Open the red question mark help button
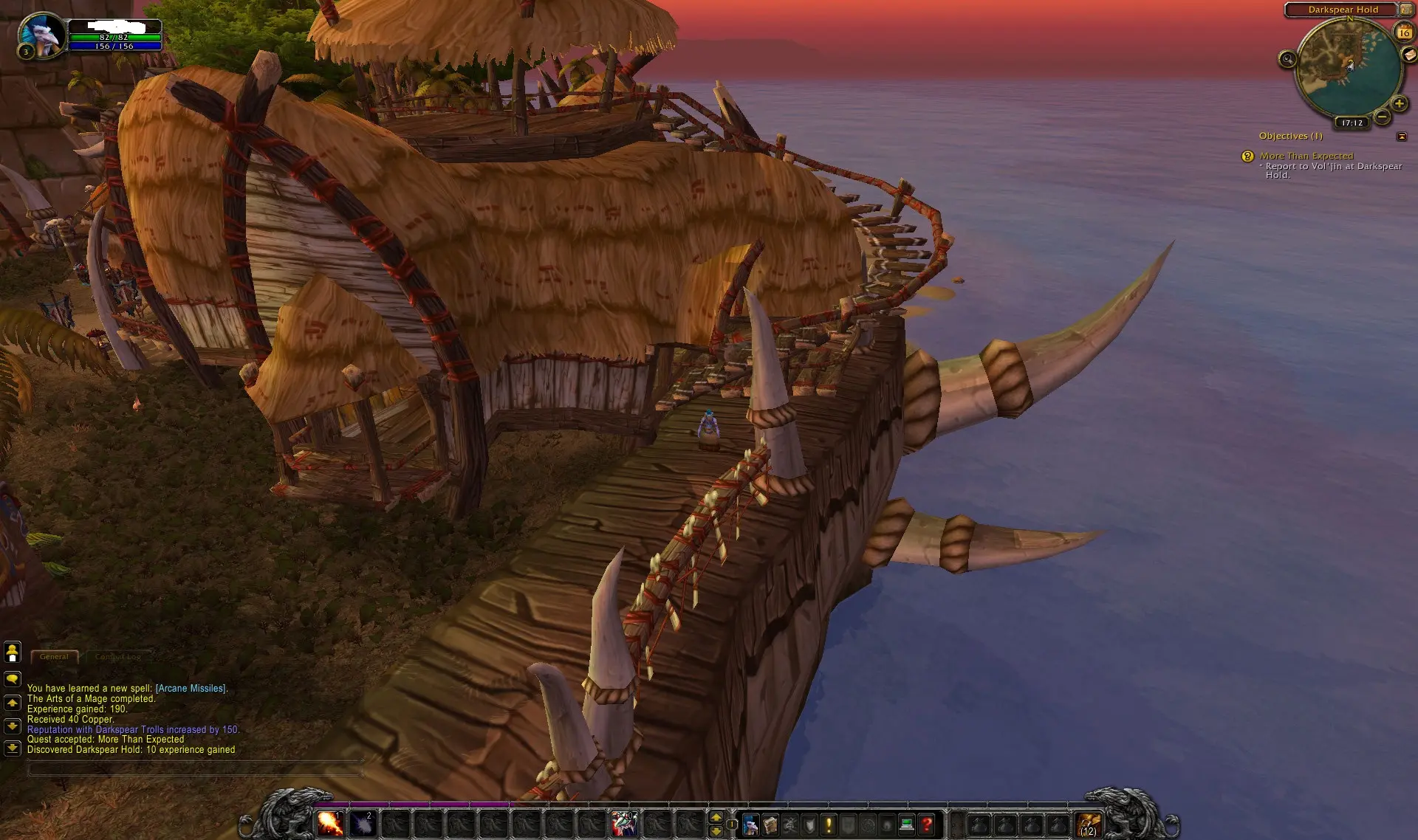1418x840 pixels. [x=927, y=824]
